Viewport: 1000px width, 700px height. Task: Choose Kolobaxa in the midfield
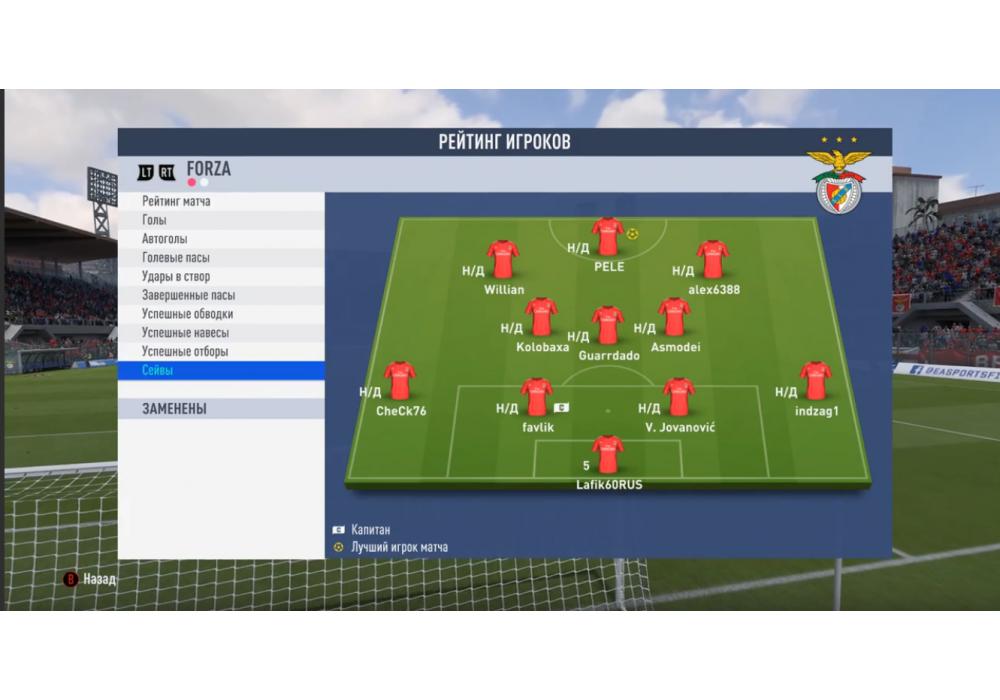point(541,317)
